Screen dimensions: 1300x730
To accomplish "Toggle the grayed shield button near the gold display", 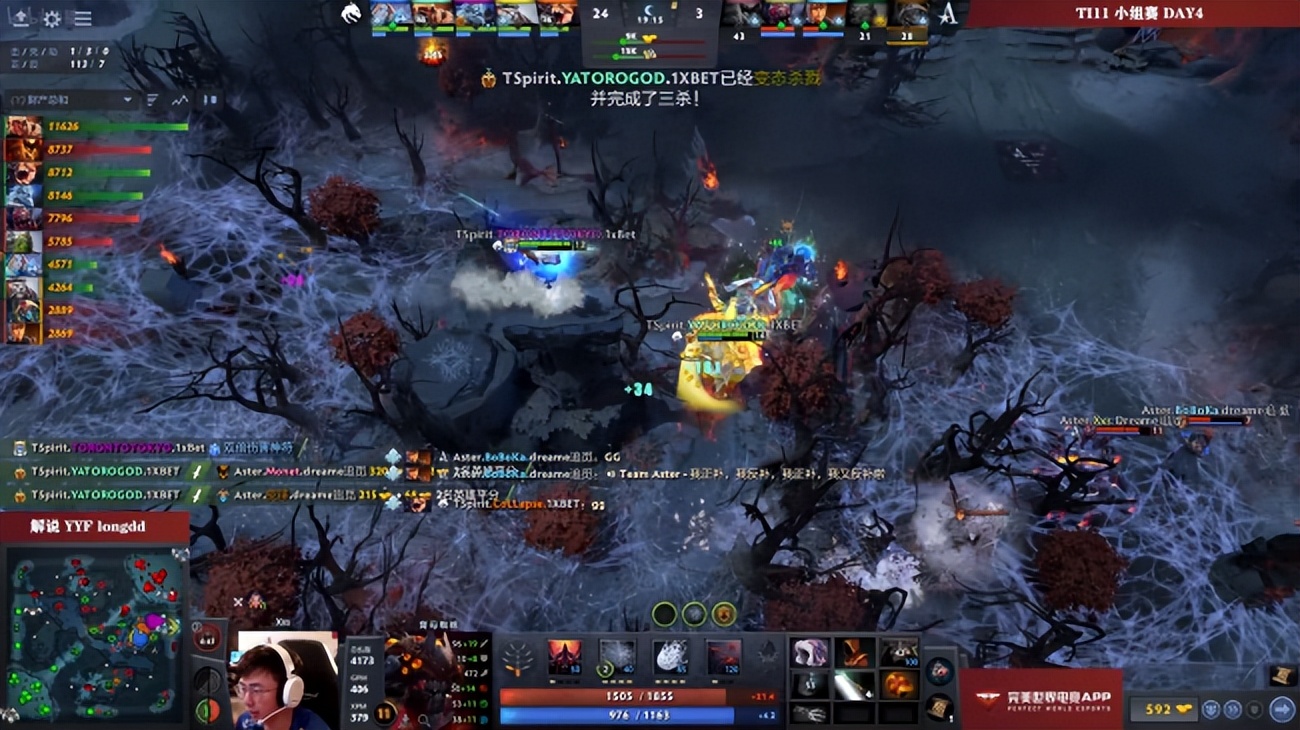I will pos(1253,709).
